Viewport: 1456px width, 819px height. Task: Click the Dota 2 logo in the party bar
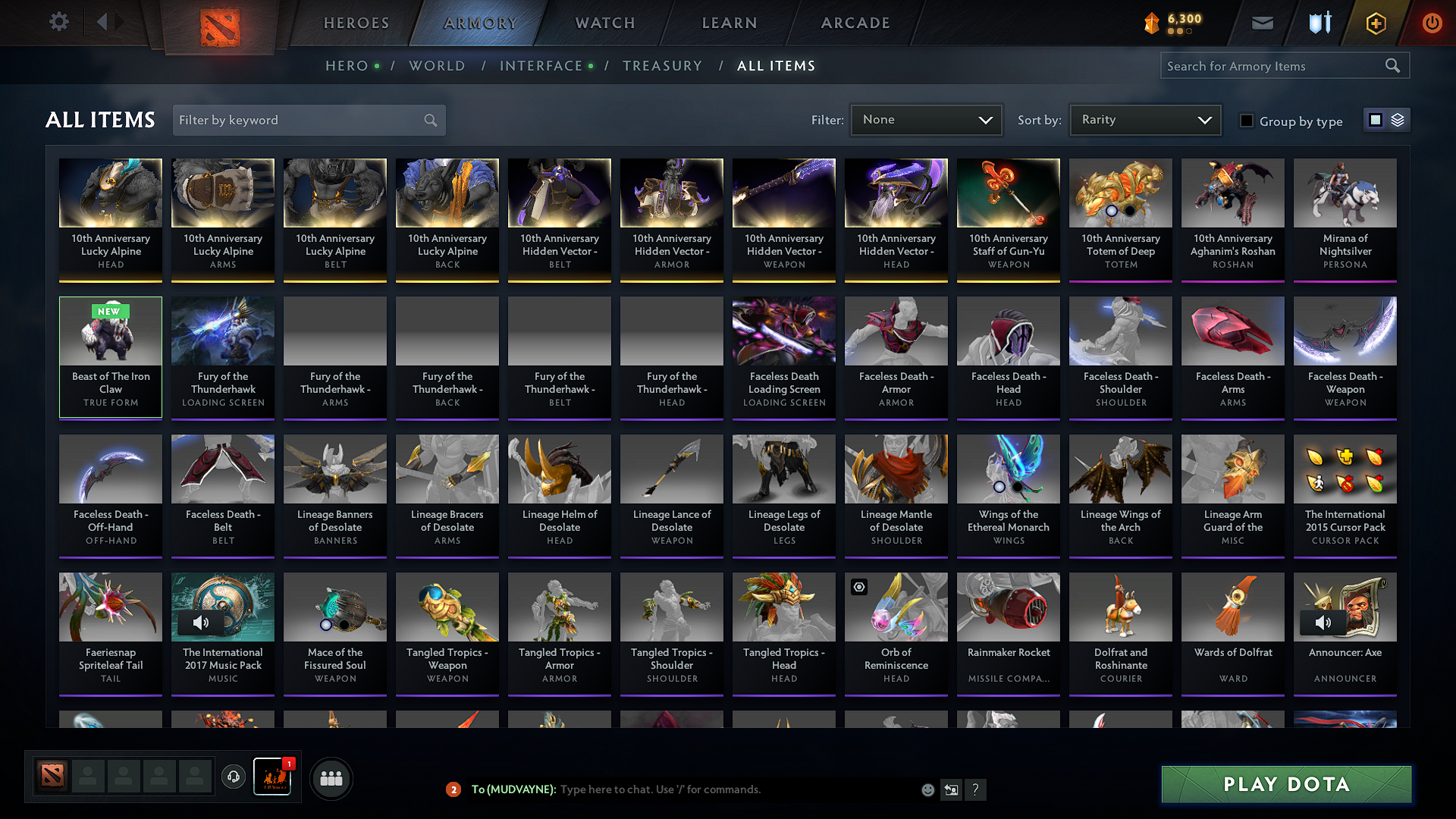pos(51,776)
